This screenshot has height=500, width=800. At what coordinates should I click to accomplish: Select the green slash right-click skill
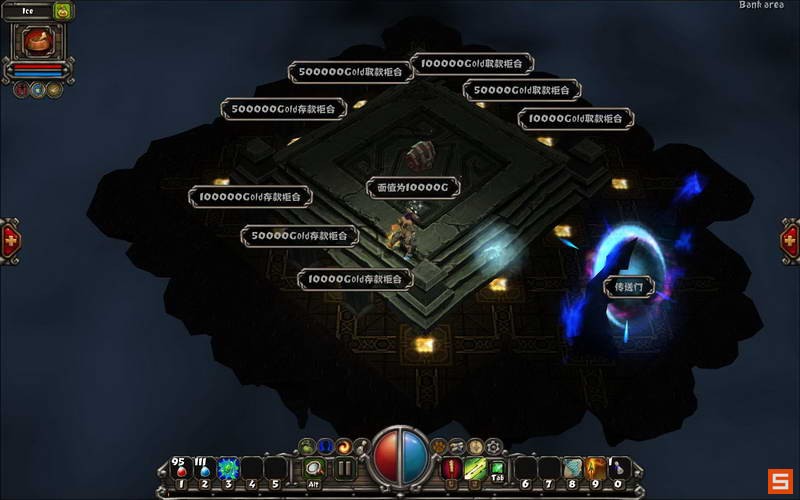(475, 468)
